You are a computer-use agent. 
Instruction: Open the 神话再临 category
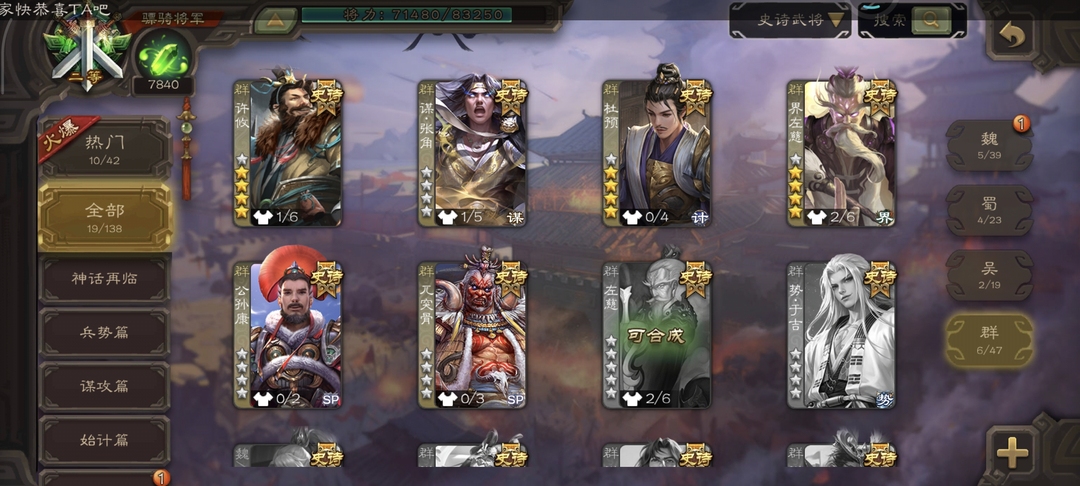tap(104, 279)
